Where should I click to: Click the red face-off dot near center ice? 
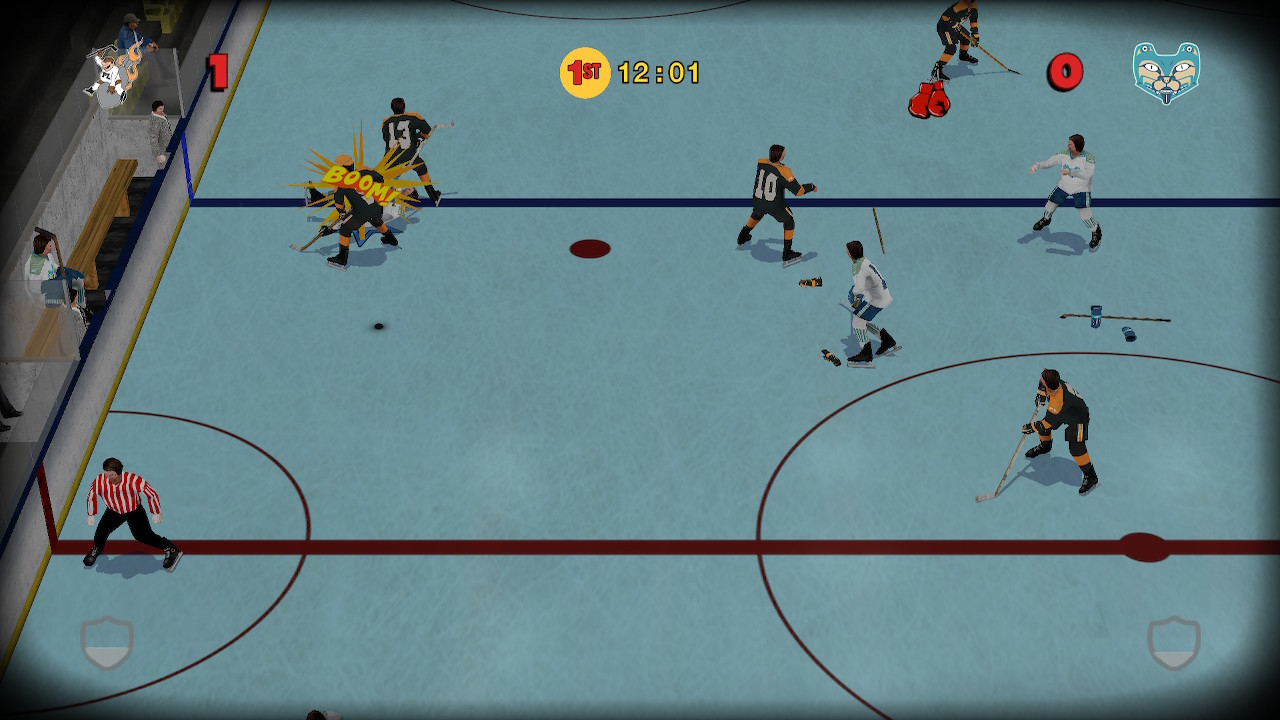pos(592,250)
